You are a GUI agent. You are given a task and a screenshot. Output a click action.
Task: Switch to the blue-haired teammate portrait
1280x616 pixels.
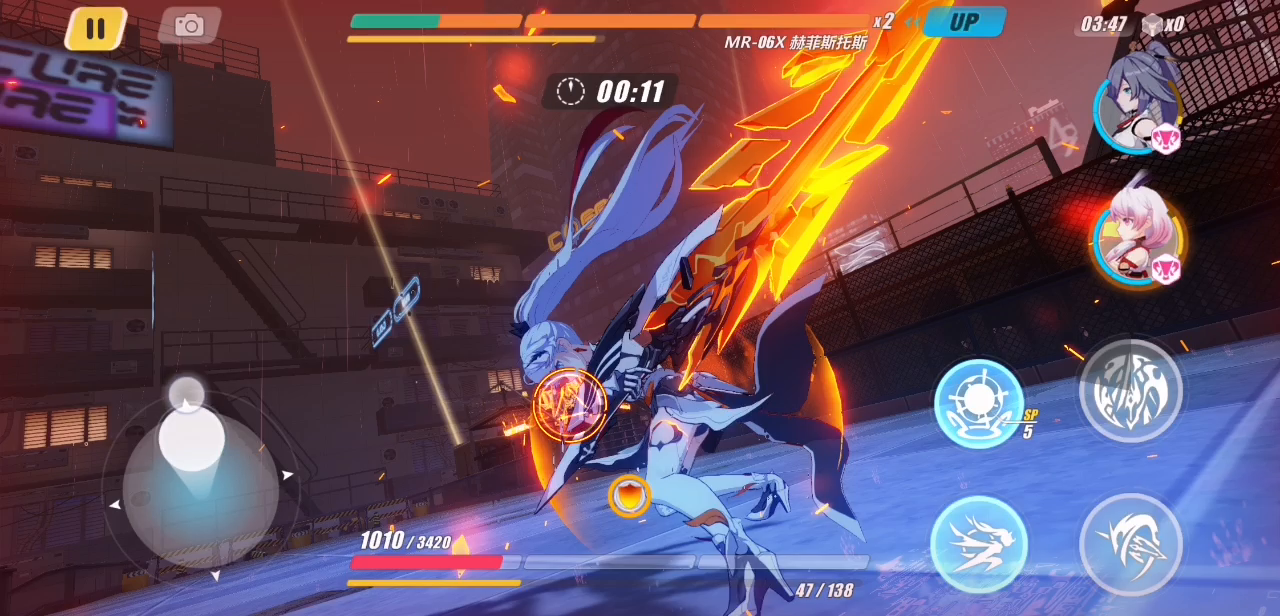[1138, 103]
